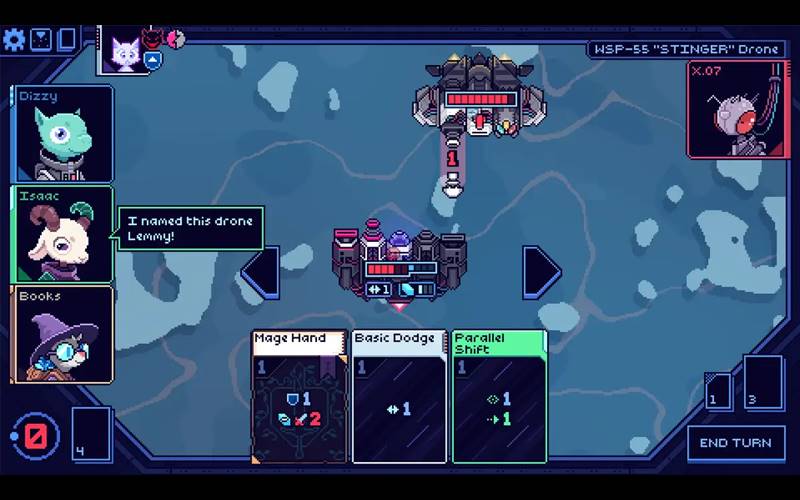This screenshot has width=800, height=500.
Task: Open the route map icon
Action: click(41, 40)
